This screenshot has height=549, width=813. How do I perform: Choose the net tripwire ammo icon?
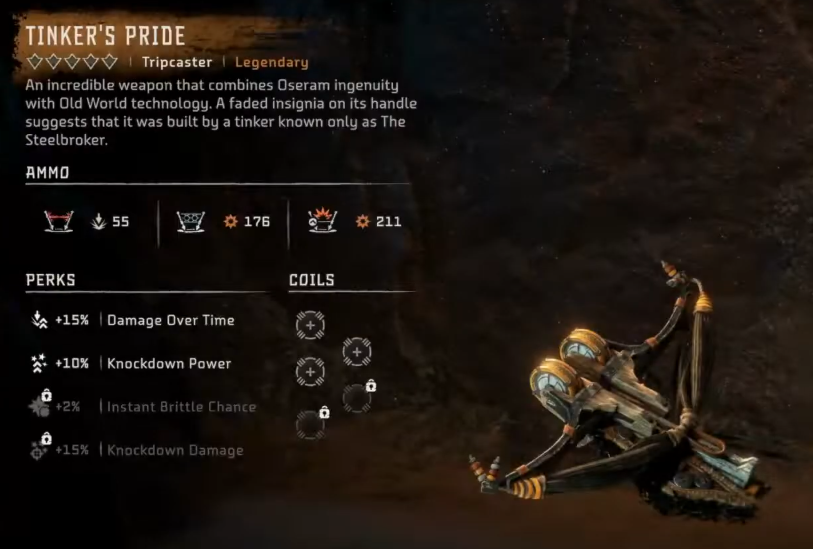point(190,221)
